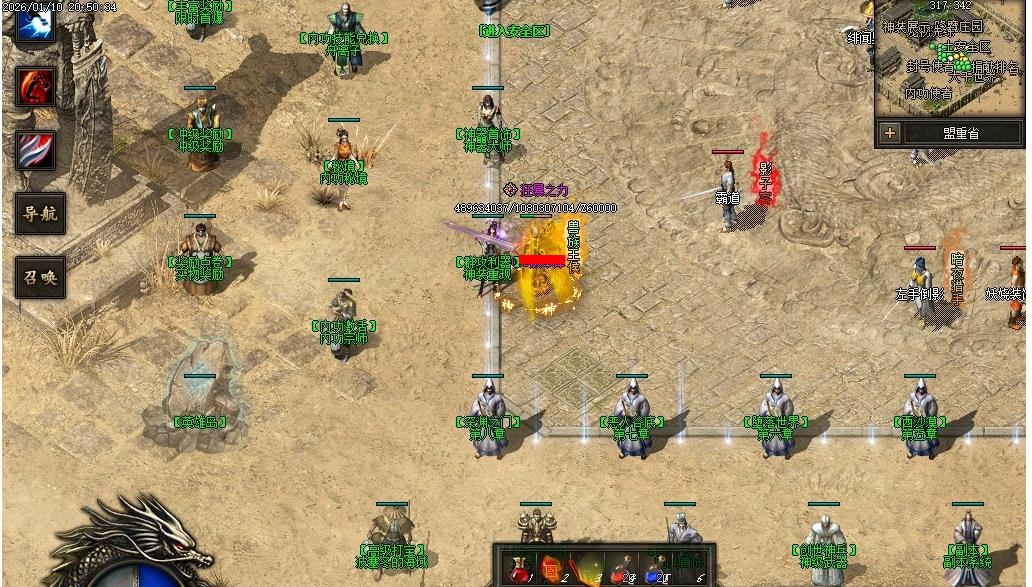Viewport: 1032px width, 587px height.
Task: Drink the red flask in the fourth slot
Action: tap(622, 569)
